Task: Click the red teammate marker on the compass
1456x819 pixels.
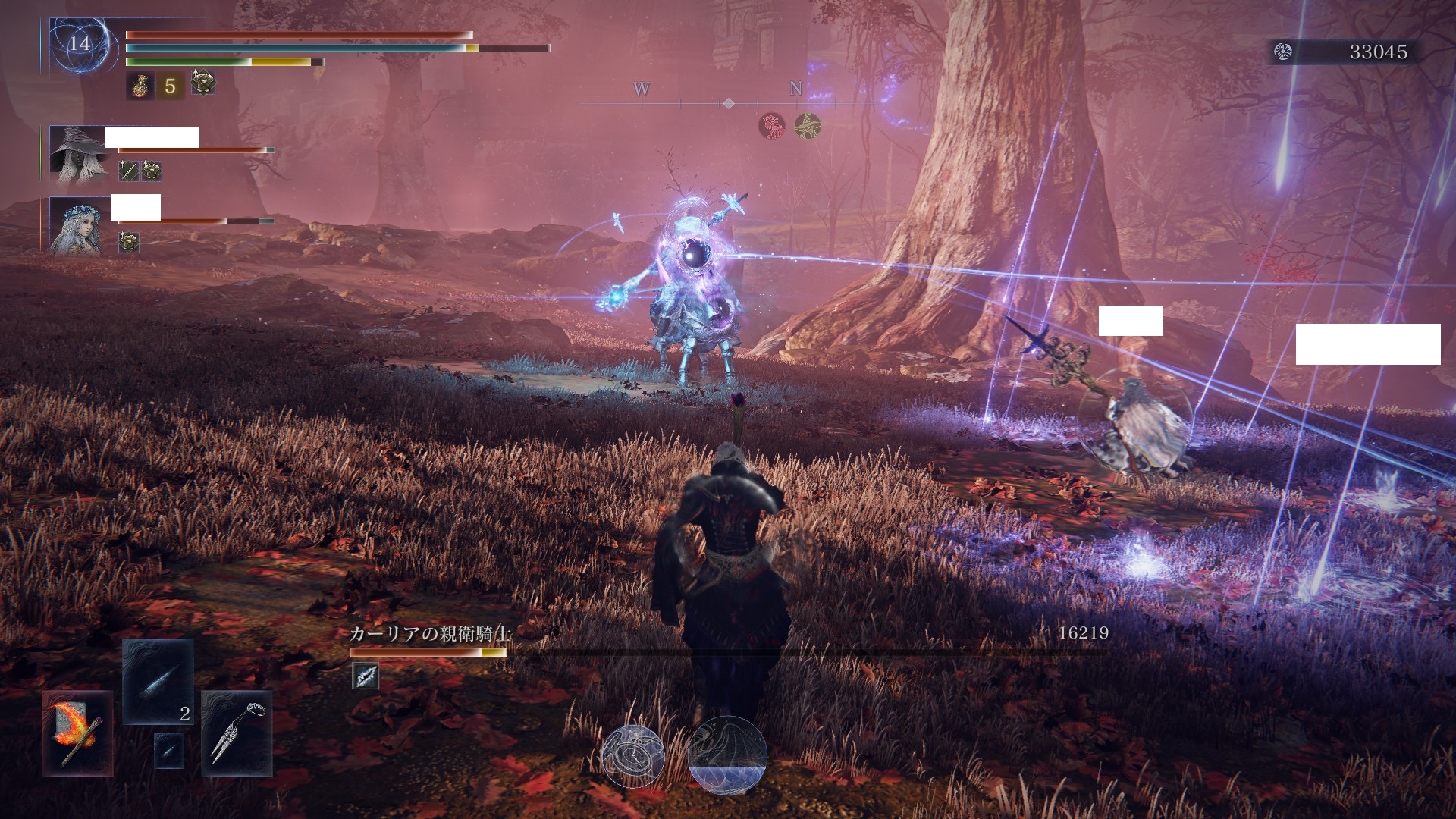Action: 772,125
